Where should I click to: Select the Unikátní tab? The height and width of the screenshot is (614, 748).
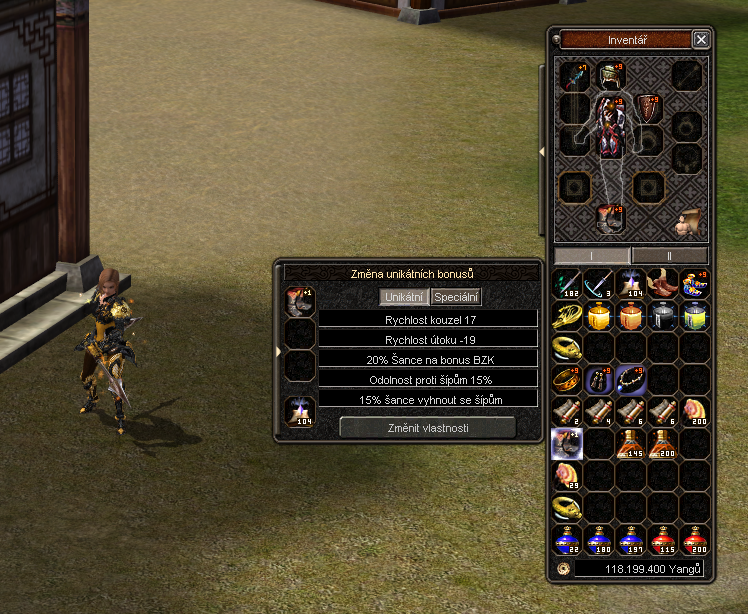click(x=405, y=297)
